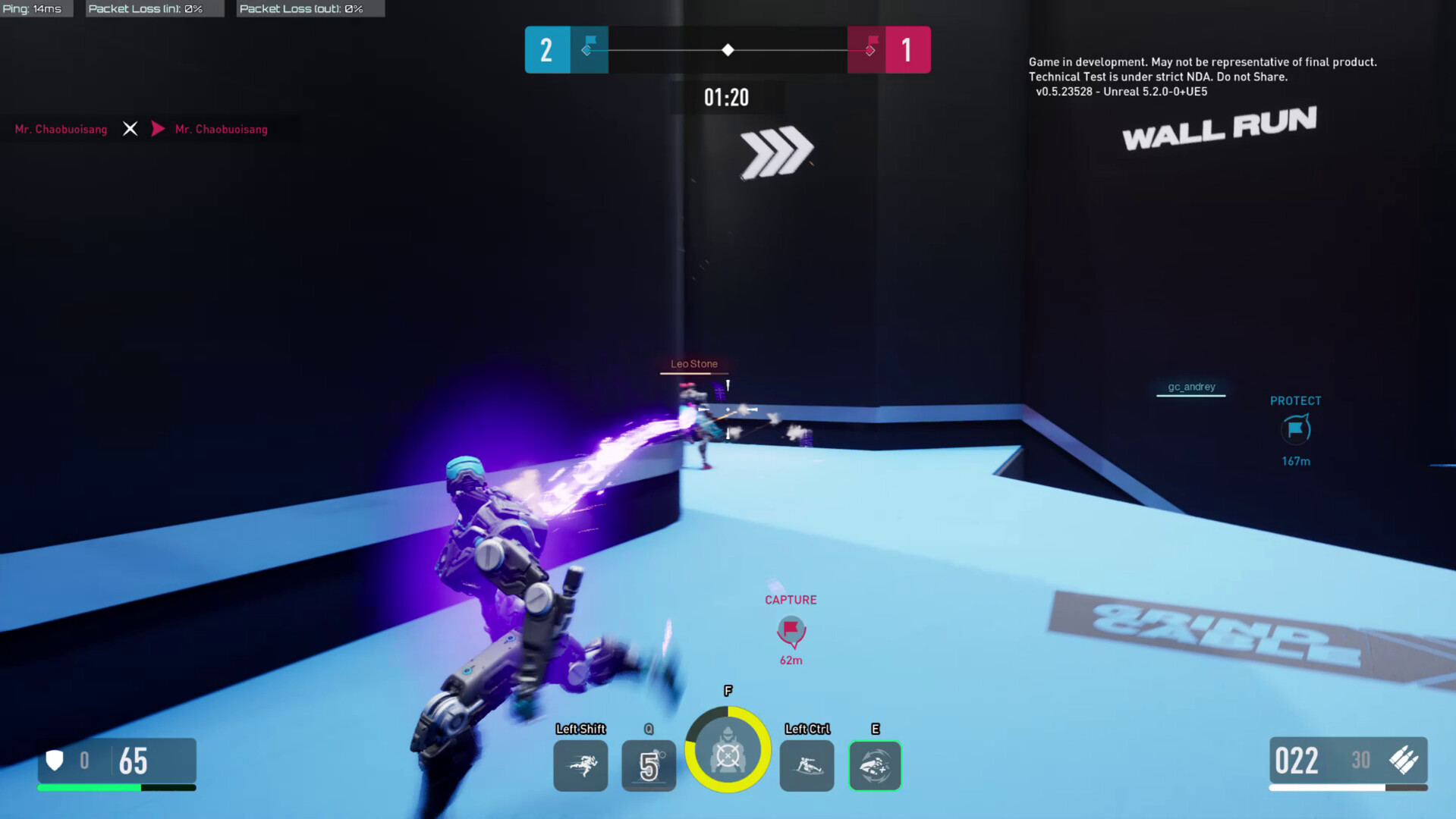
Task: Click Leo Stone's nameplate above the enemy
Action: (693, 363)
